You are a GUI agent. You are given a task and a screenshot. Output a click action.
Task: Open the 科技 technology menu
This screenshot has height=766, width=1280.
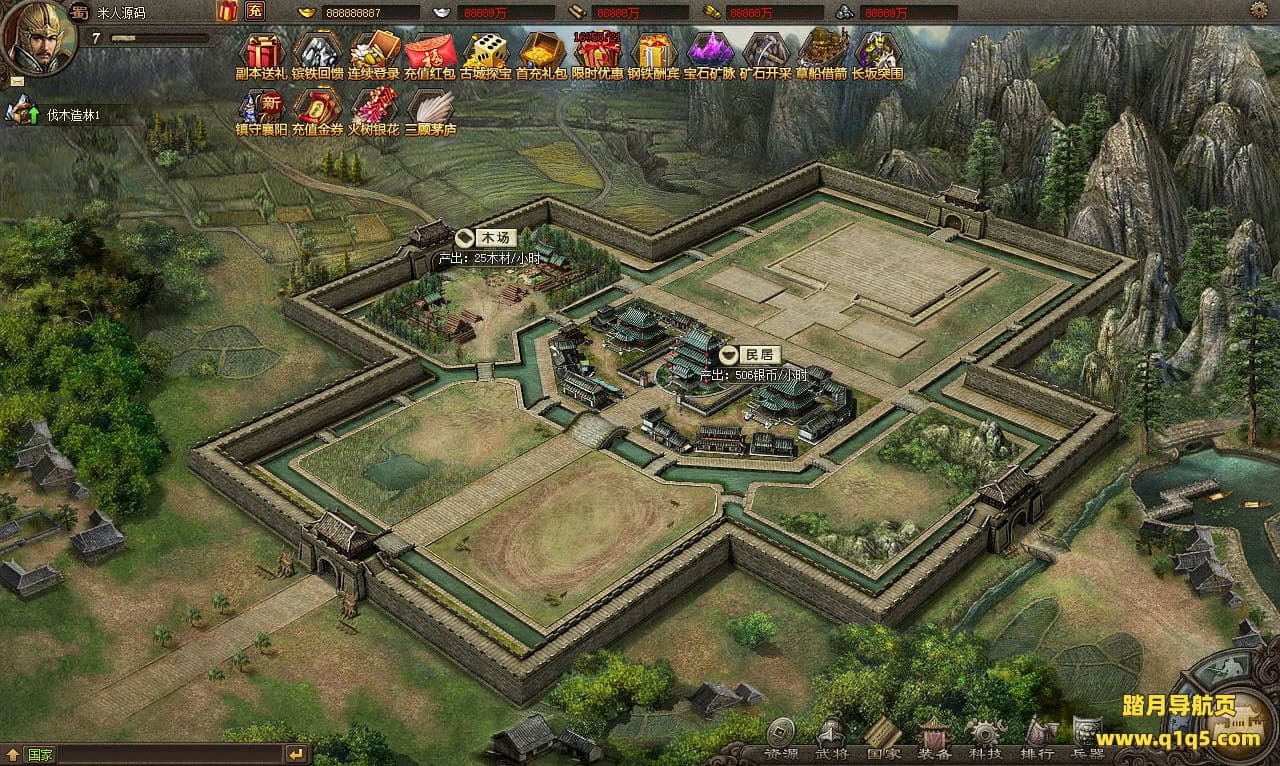985,738
